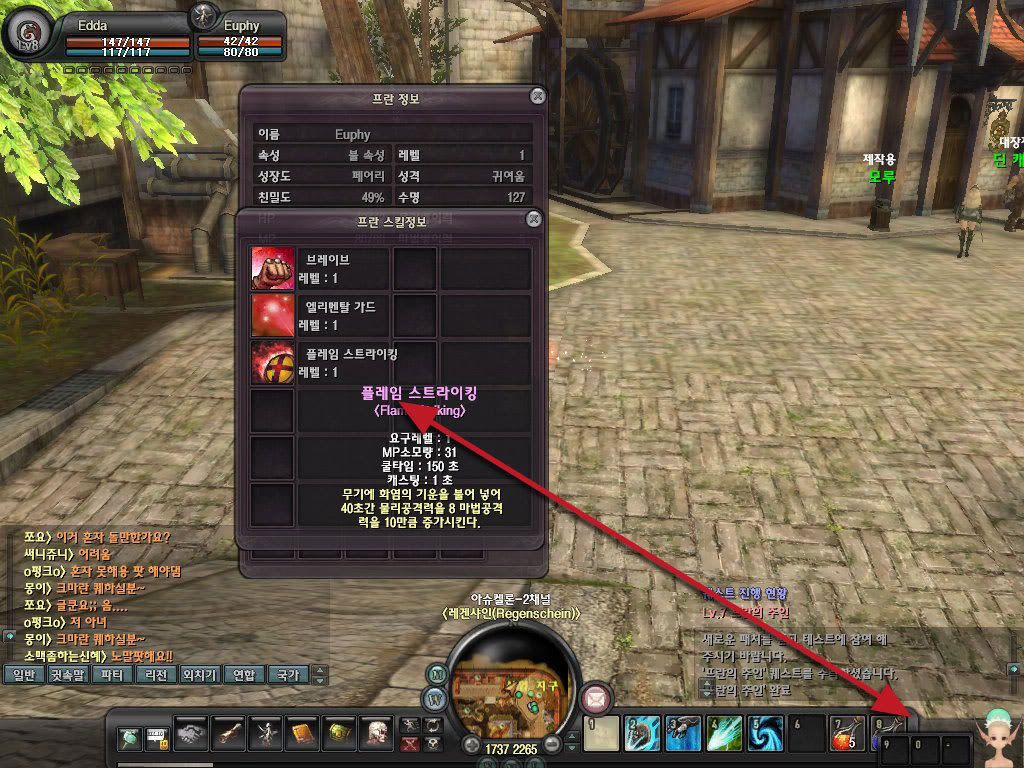Close the 프란 스킬정보 window
Screen dimensions: 1024x768
[534, 218]
